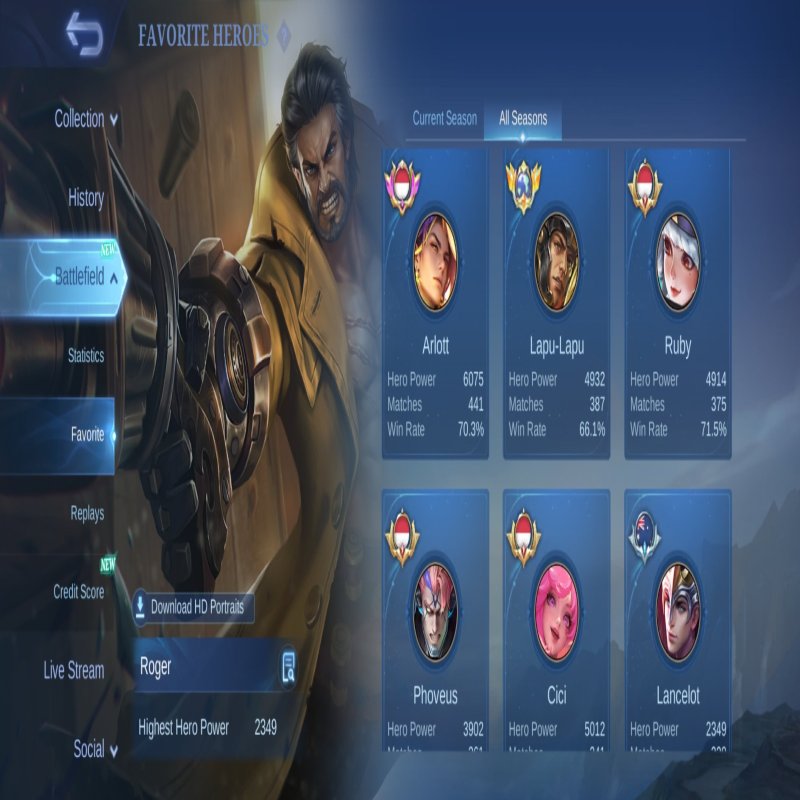Select the Favorite sub-menu
This screenshot has height=800, width=800.
coord(88,435)
